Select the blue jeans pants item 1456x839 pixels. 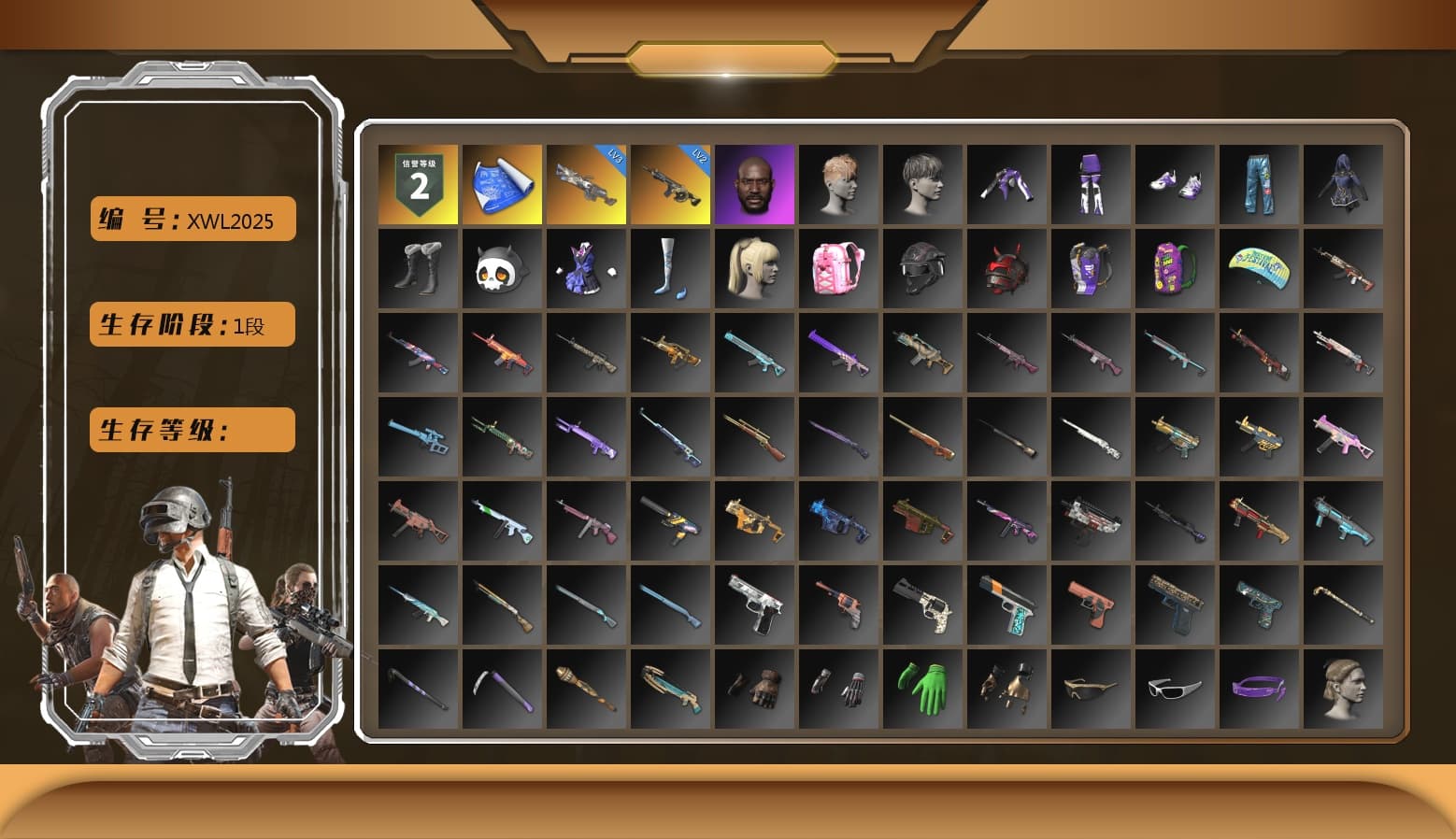(x=1259, y=184)
